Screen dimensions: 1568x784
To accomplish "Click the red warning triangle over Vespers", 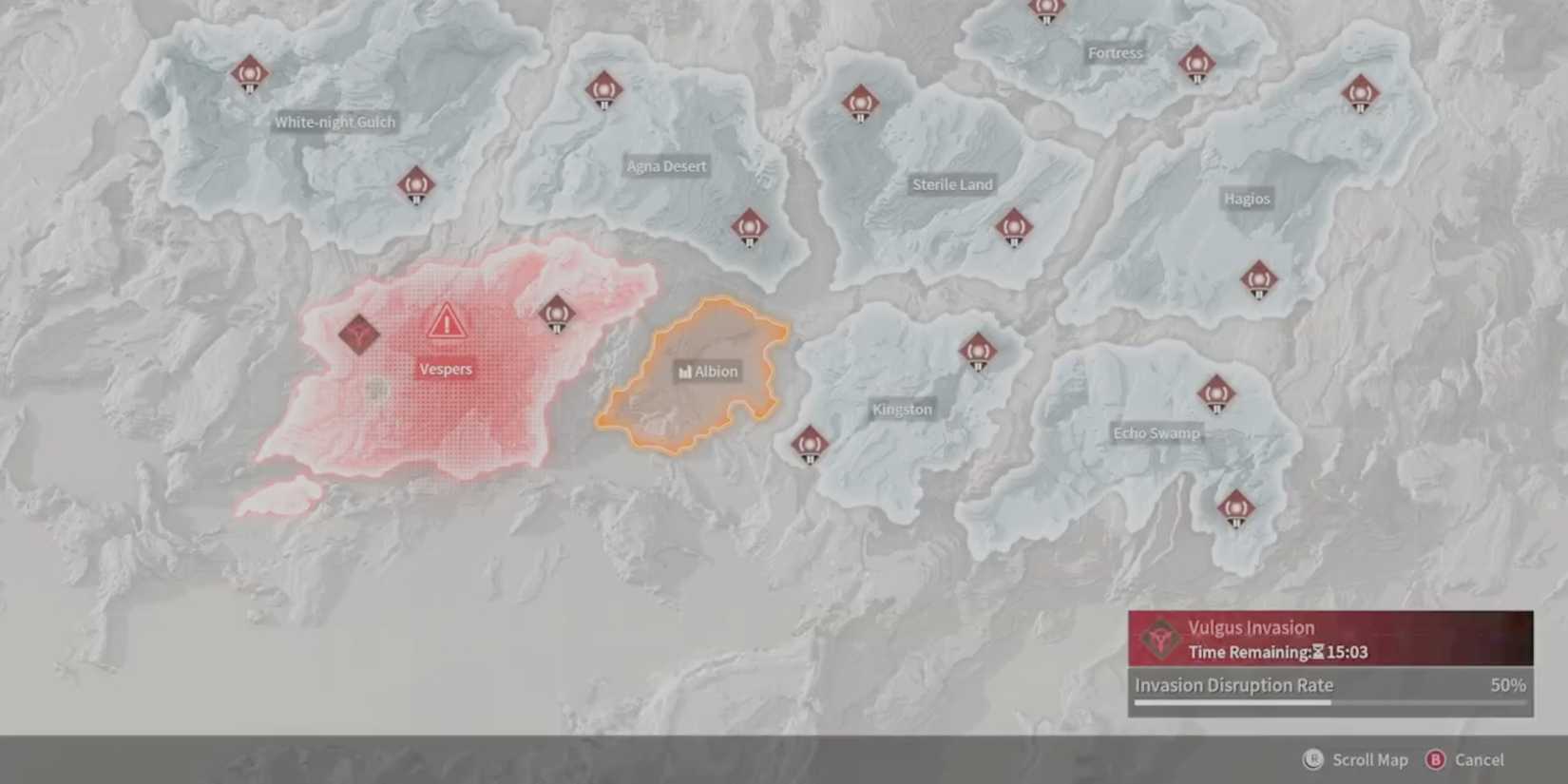I will [447, 322].
